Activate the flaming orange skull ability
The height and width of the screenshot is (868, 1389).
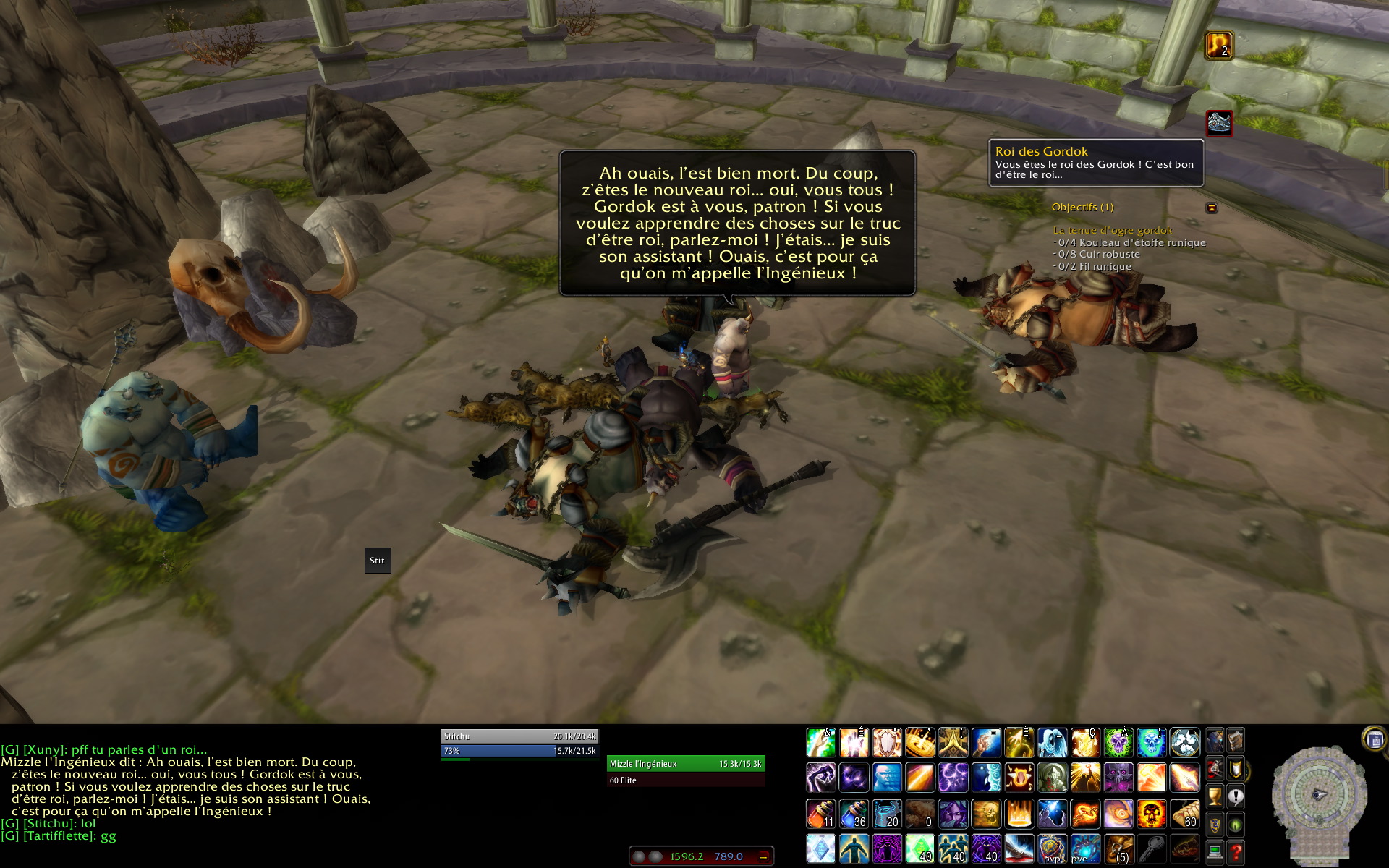point(1151,814)
